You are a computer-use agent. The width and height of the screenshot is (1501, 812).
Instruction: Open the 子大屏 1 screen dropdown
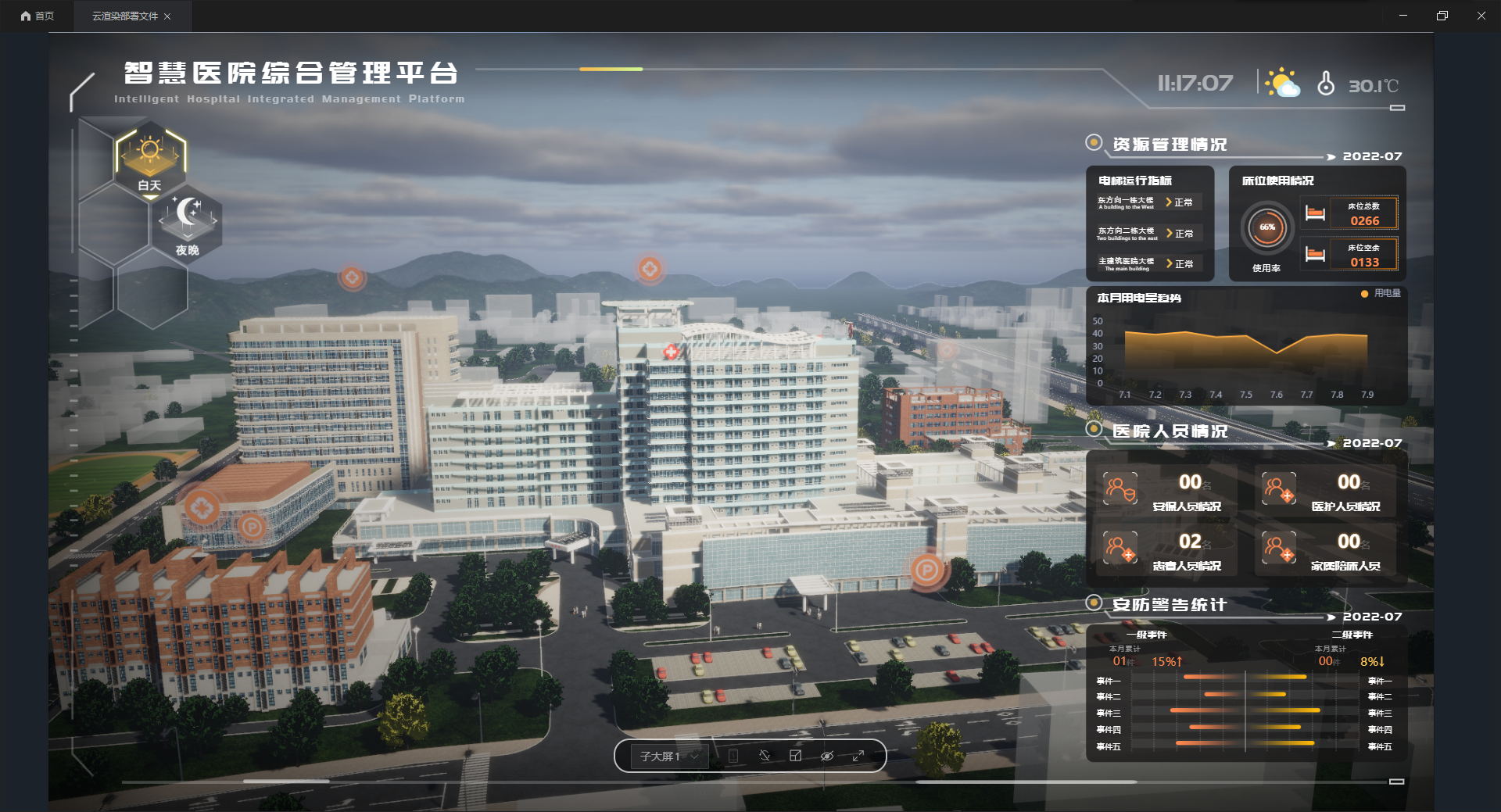[x=668, y=757]
